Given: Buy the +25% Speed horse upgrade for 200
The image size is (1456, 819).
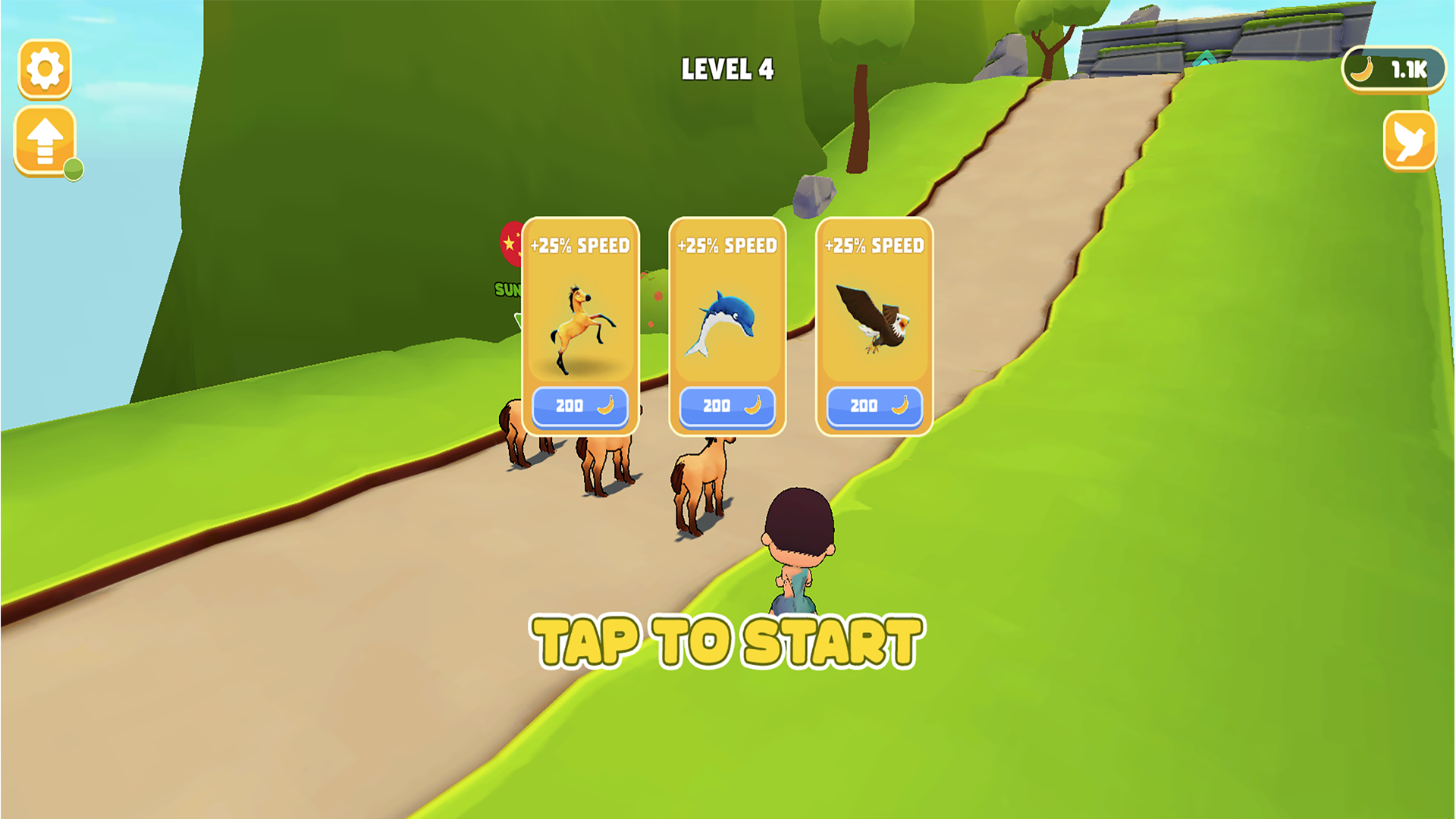Looking at the screenshot, I should pos(579,406).
